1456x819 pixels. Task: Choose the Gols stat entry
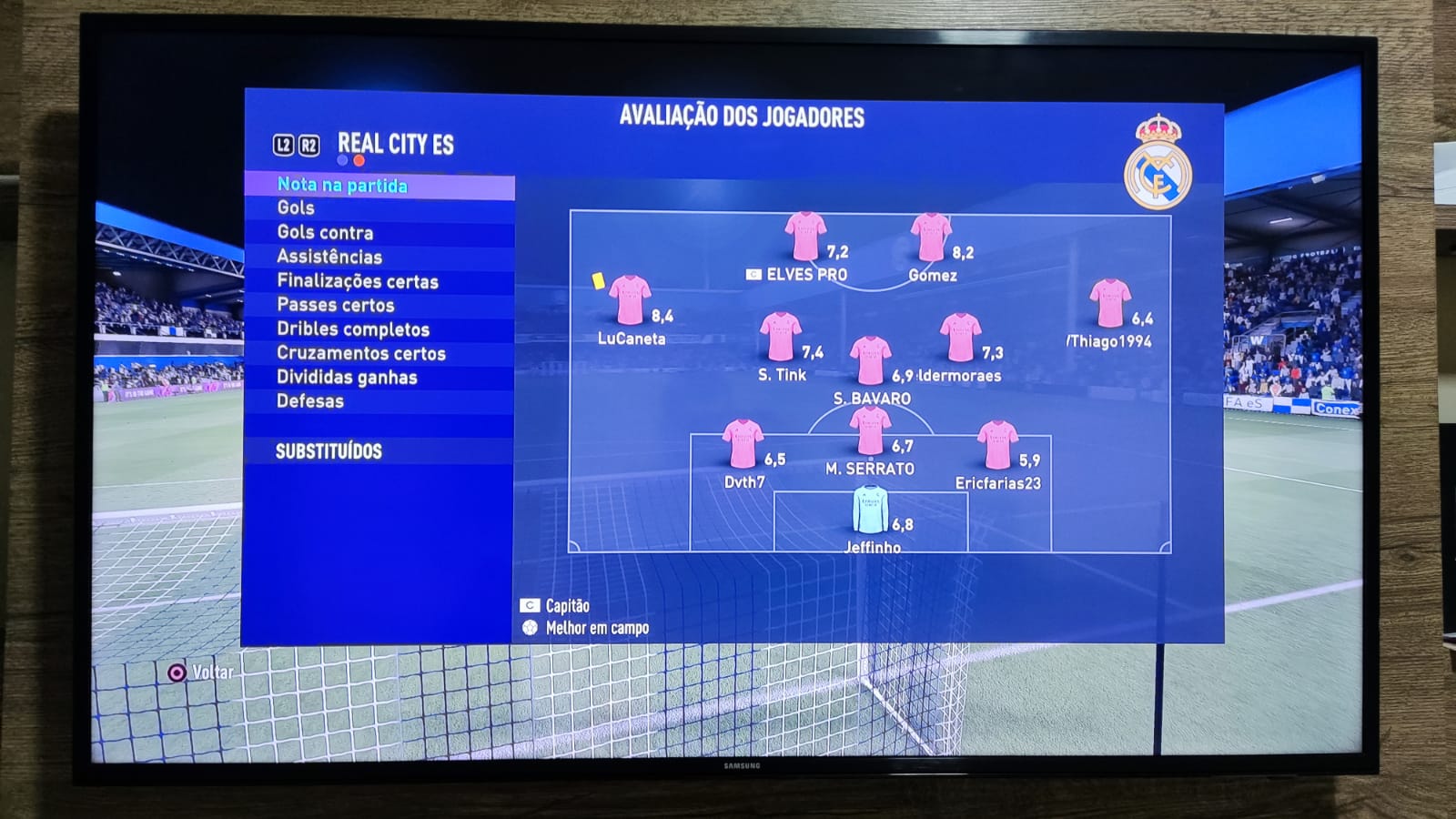click(296, 208)
